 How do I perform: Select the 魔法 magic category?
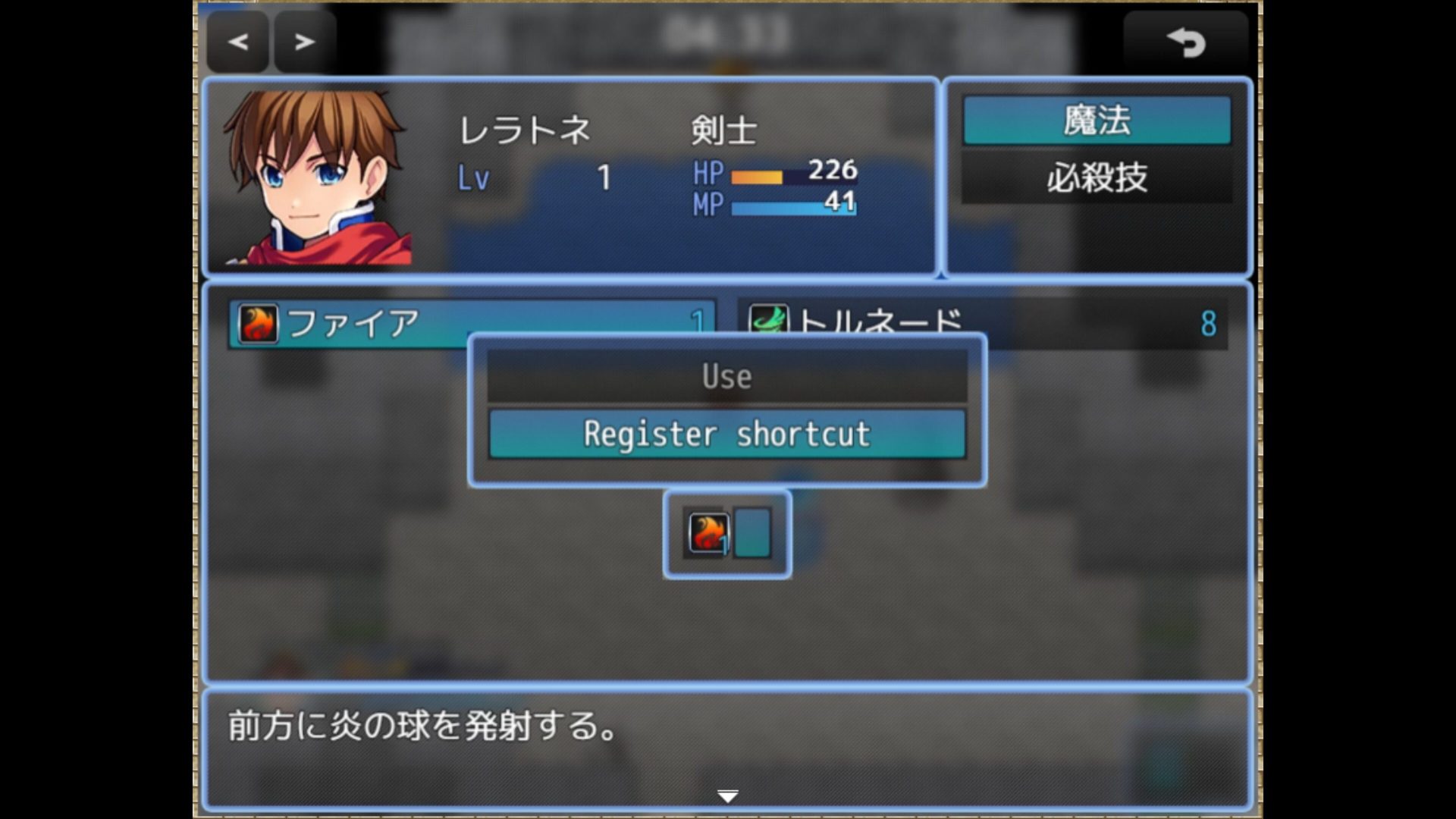[1097, 121]
